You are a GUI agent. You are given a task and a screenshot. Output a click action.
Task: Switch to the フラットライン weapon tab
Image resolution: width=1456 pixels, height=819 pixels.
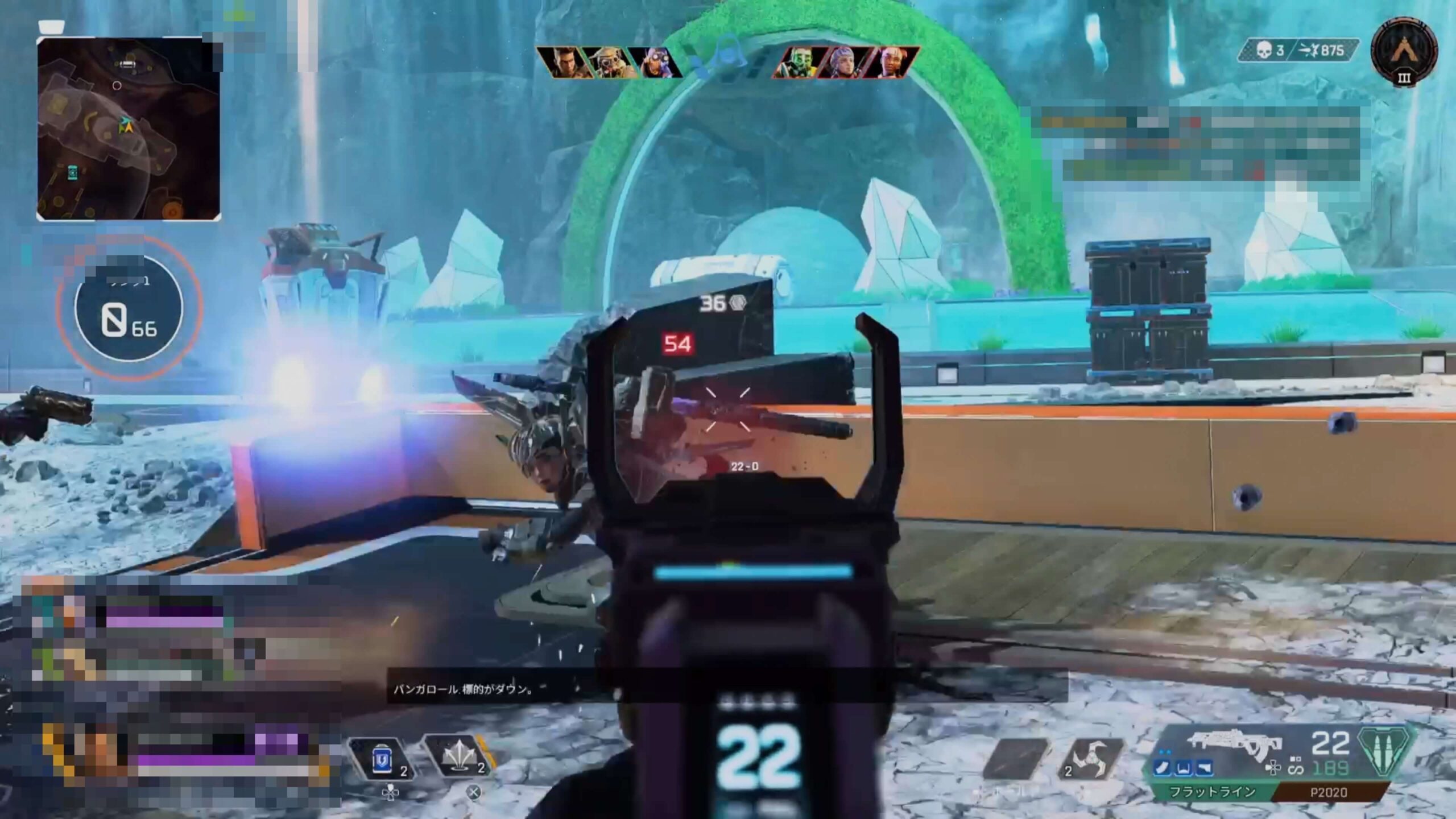(1211, 792)
